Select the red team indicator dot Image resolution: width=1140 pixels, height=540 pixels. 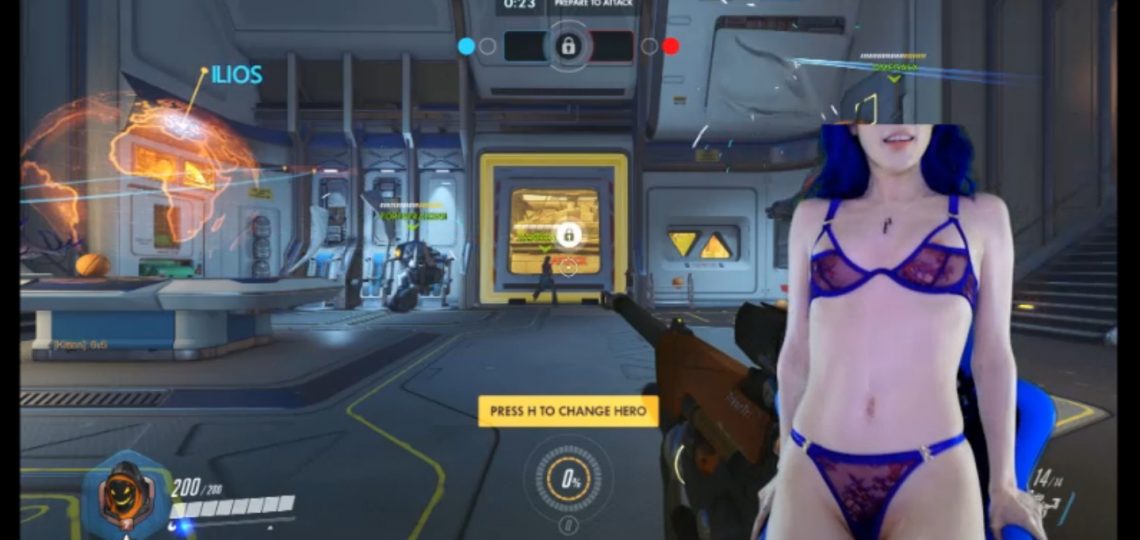coord(670,45)
